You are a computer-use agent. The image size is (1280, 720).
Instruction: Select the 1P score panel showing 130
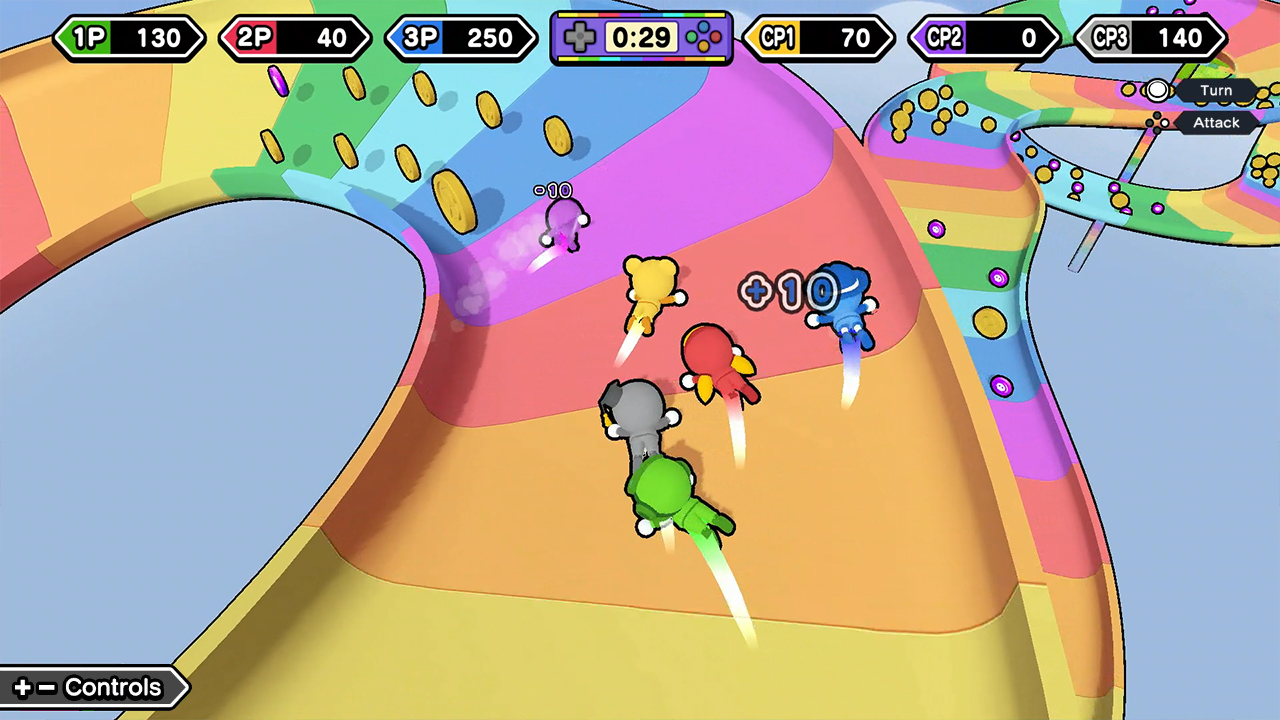130,38
